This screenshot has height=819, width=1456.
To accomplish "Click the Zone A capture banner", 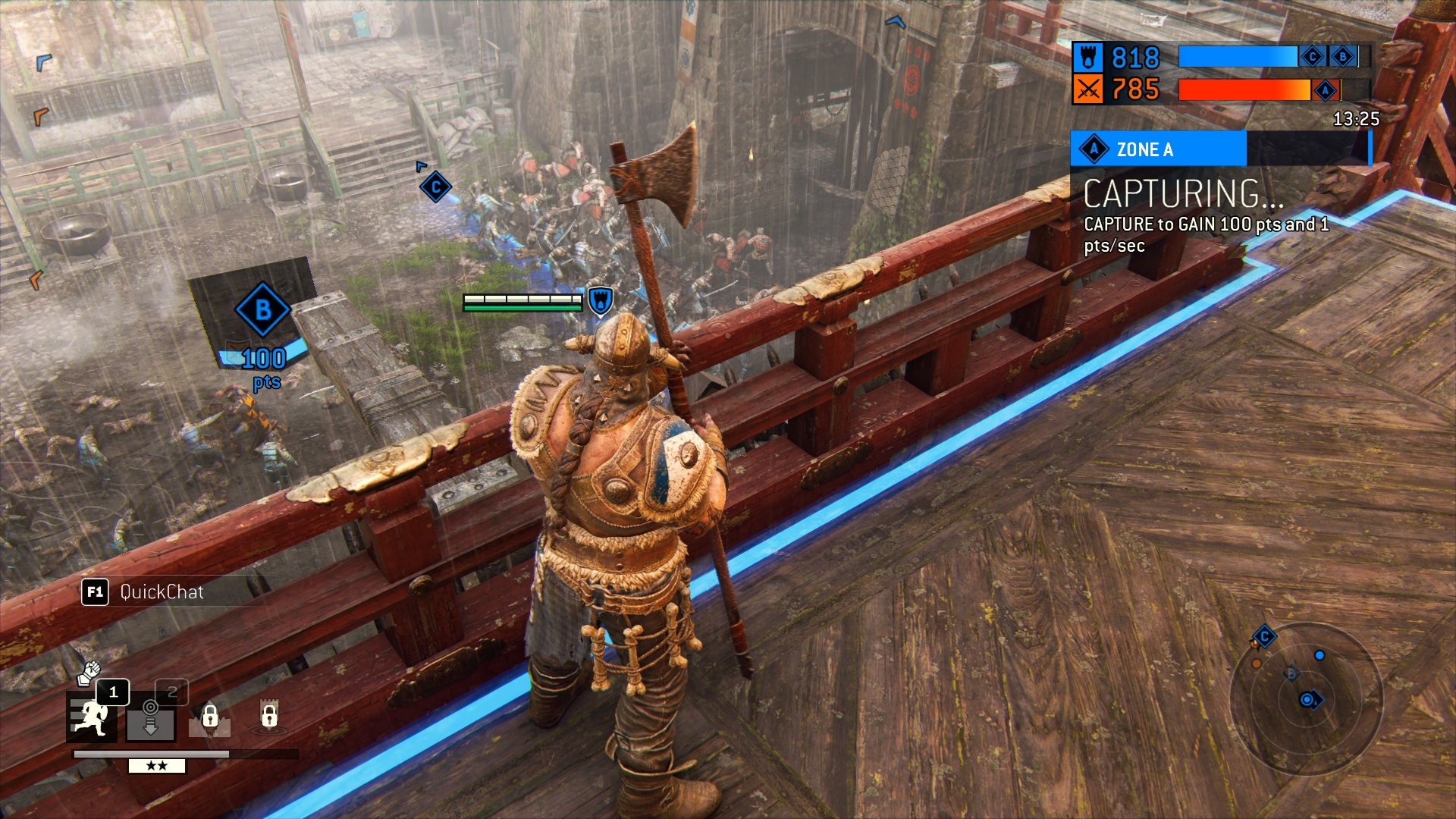I will (1158, 149).
